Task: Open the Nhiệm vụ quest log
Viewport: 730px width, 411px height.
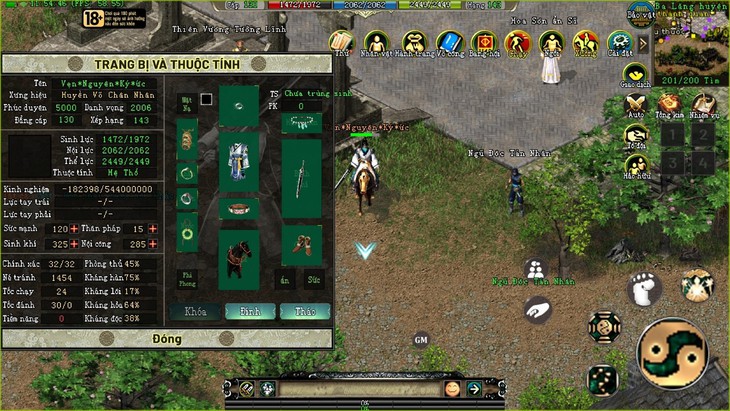Action: tap(704, 105)
